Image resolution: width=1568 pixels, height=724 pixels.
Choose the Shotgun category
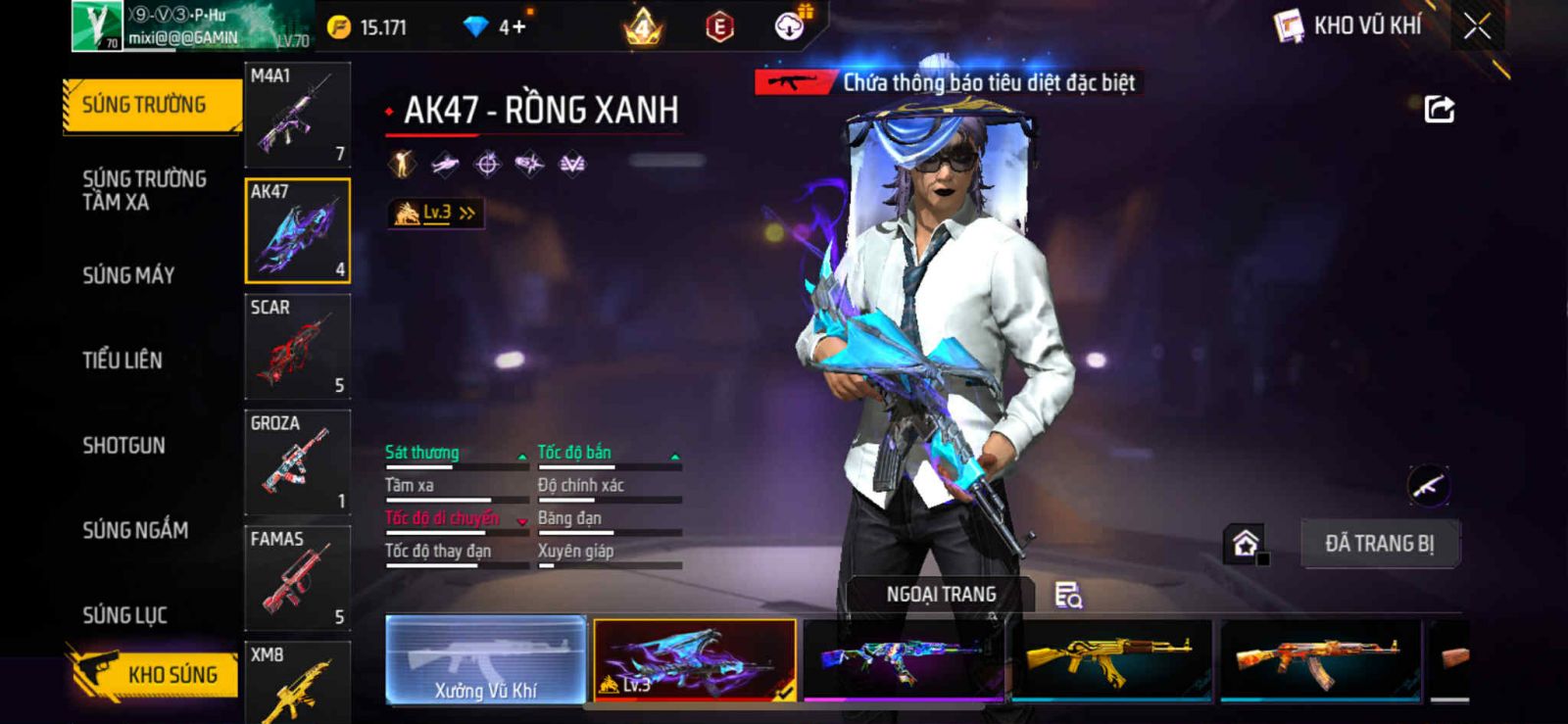[123, 446]
